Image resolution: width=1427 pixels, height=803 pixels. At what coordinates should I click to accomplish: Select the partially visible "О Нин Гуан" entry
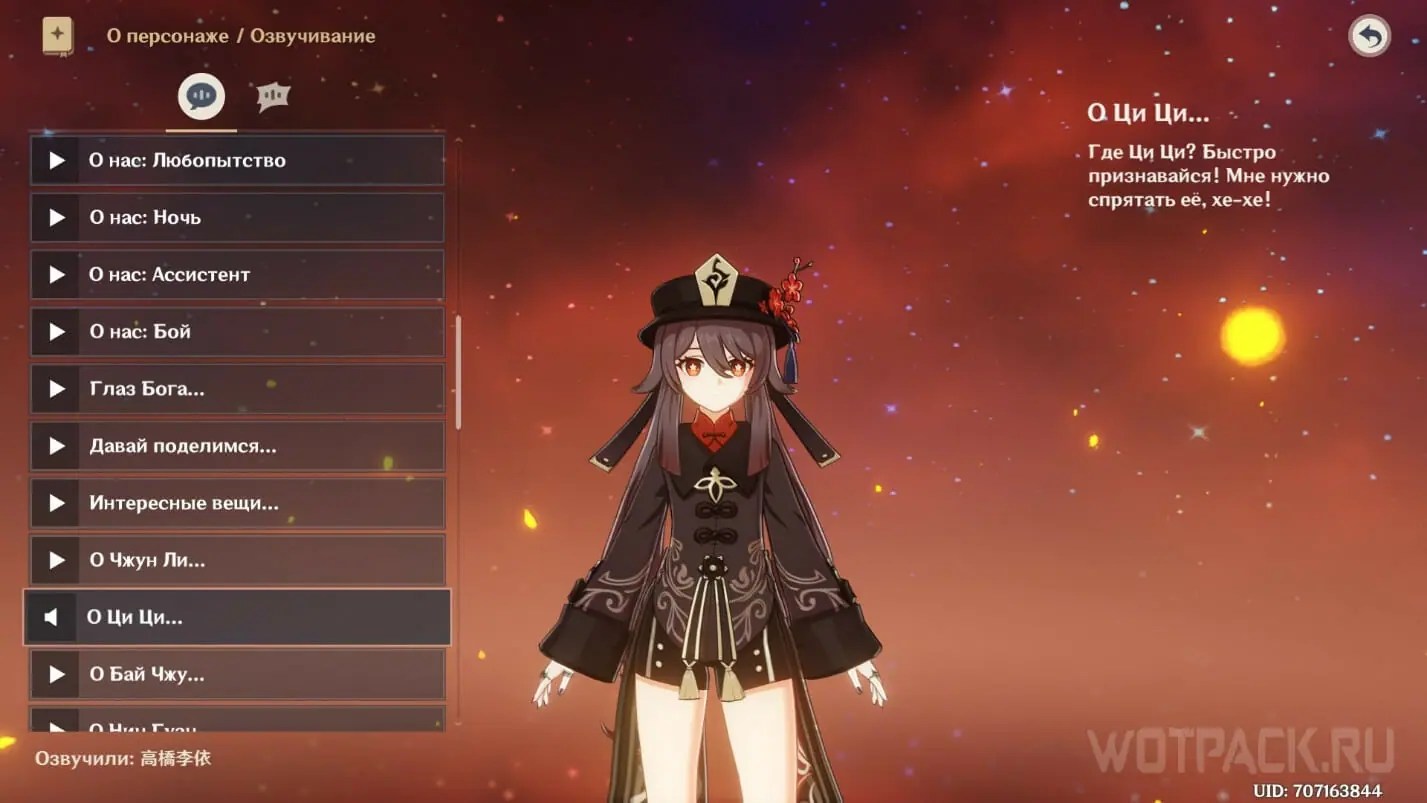[236, 727]
